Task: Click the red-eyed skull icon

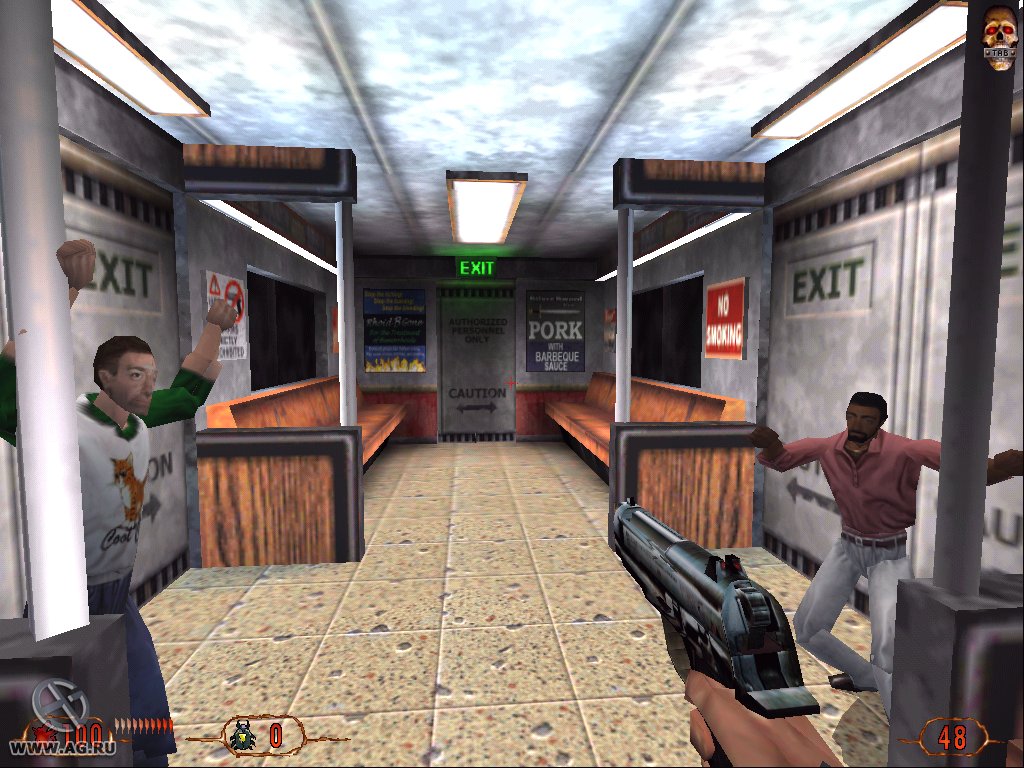Action: click(x=999, y=37)
